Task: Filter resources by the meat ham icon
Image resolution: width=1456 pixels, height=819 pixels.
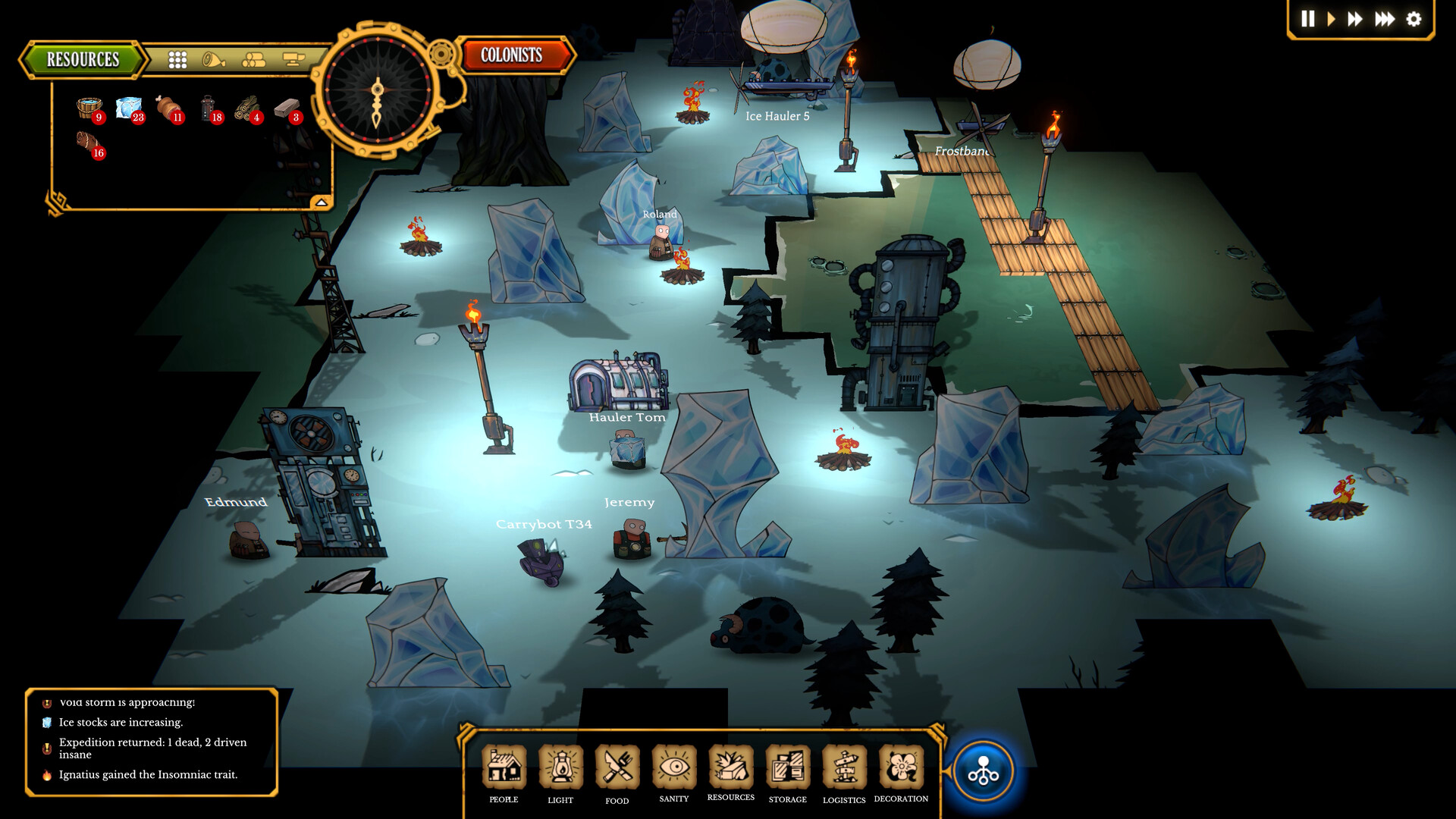Action: [x=214, y=59]
